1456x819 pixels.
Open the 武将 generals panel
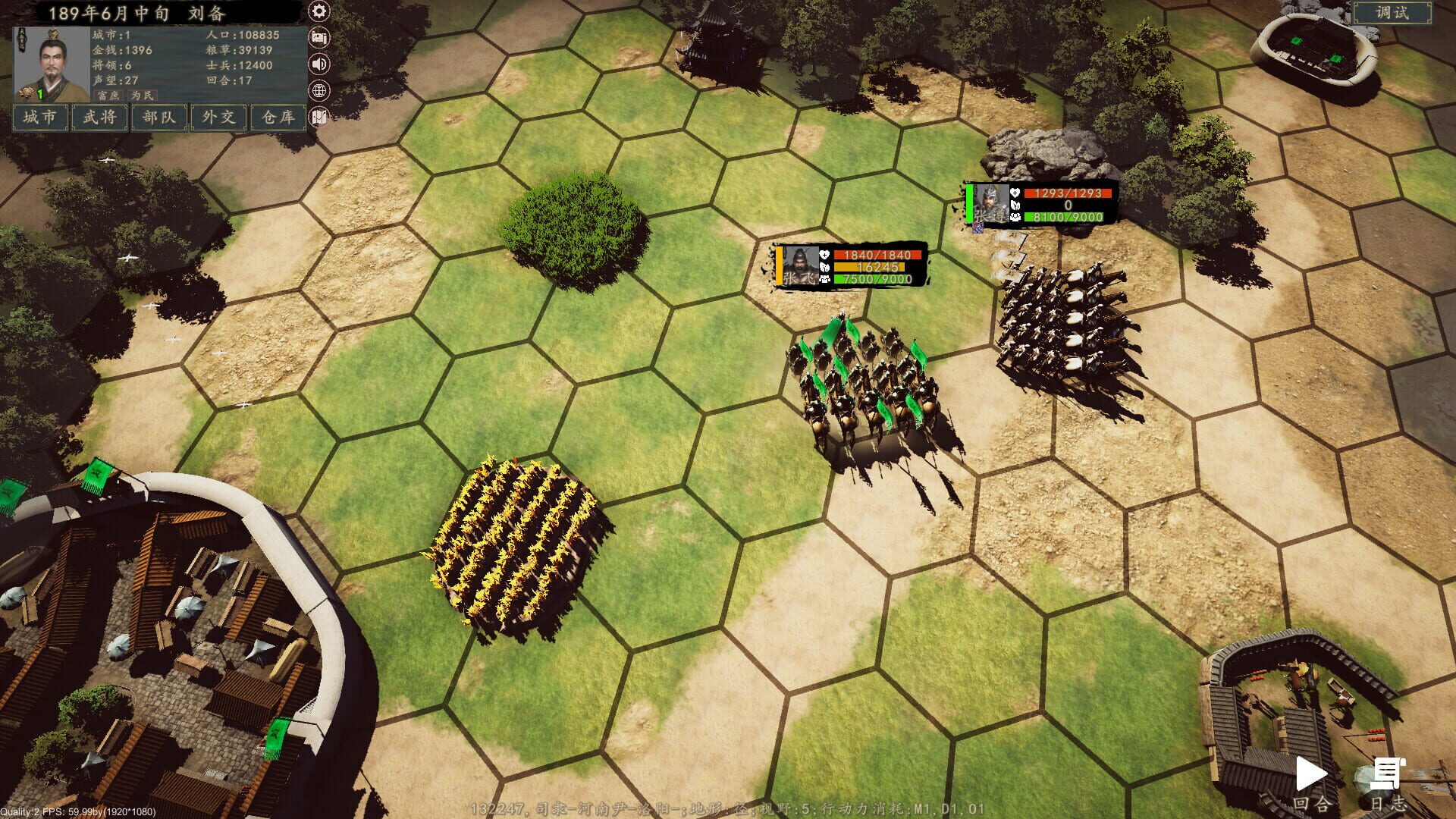click(x=99, y=118)
